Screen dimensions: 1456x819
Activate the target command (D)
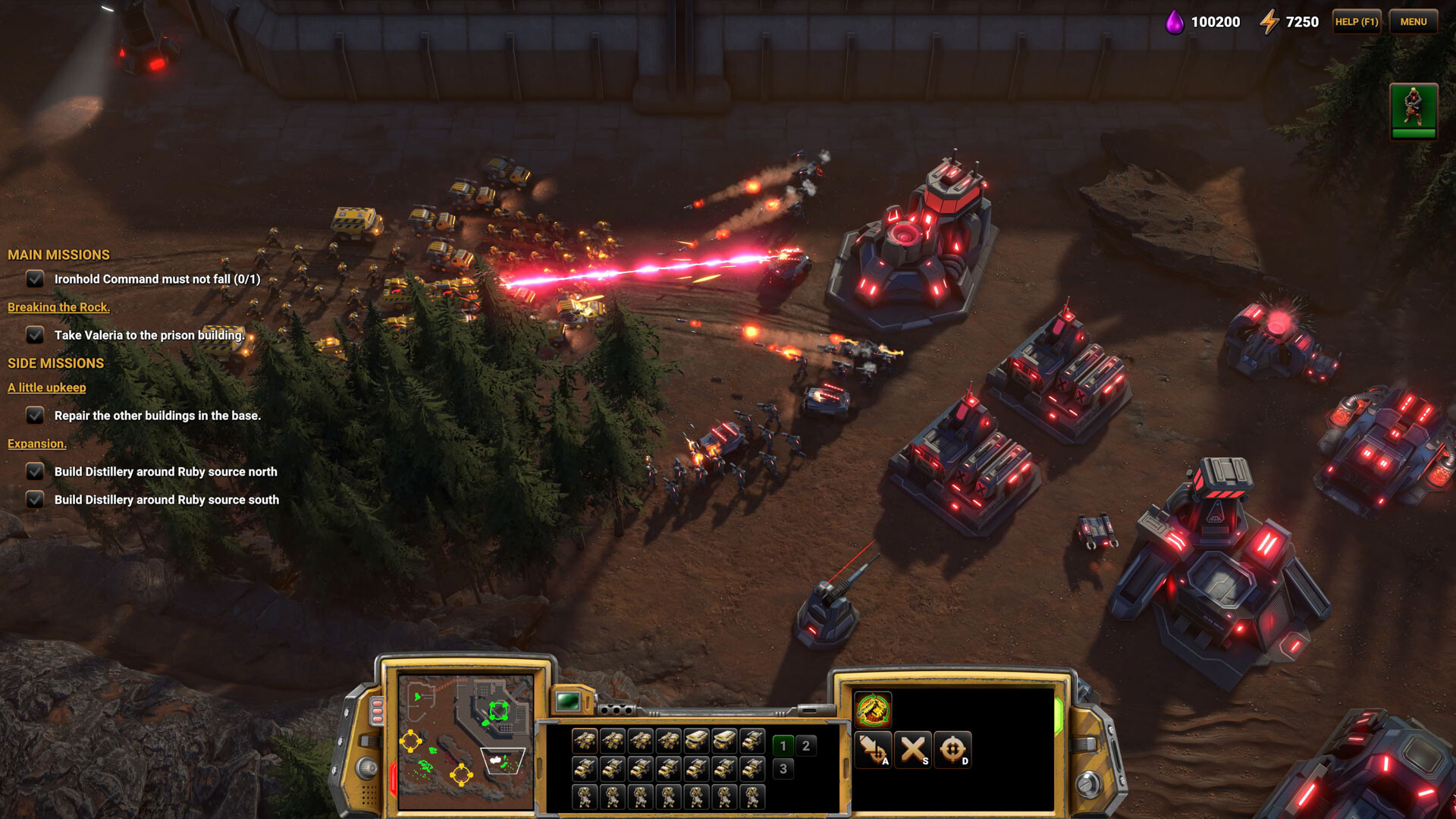[x=952, y=749]
